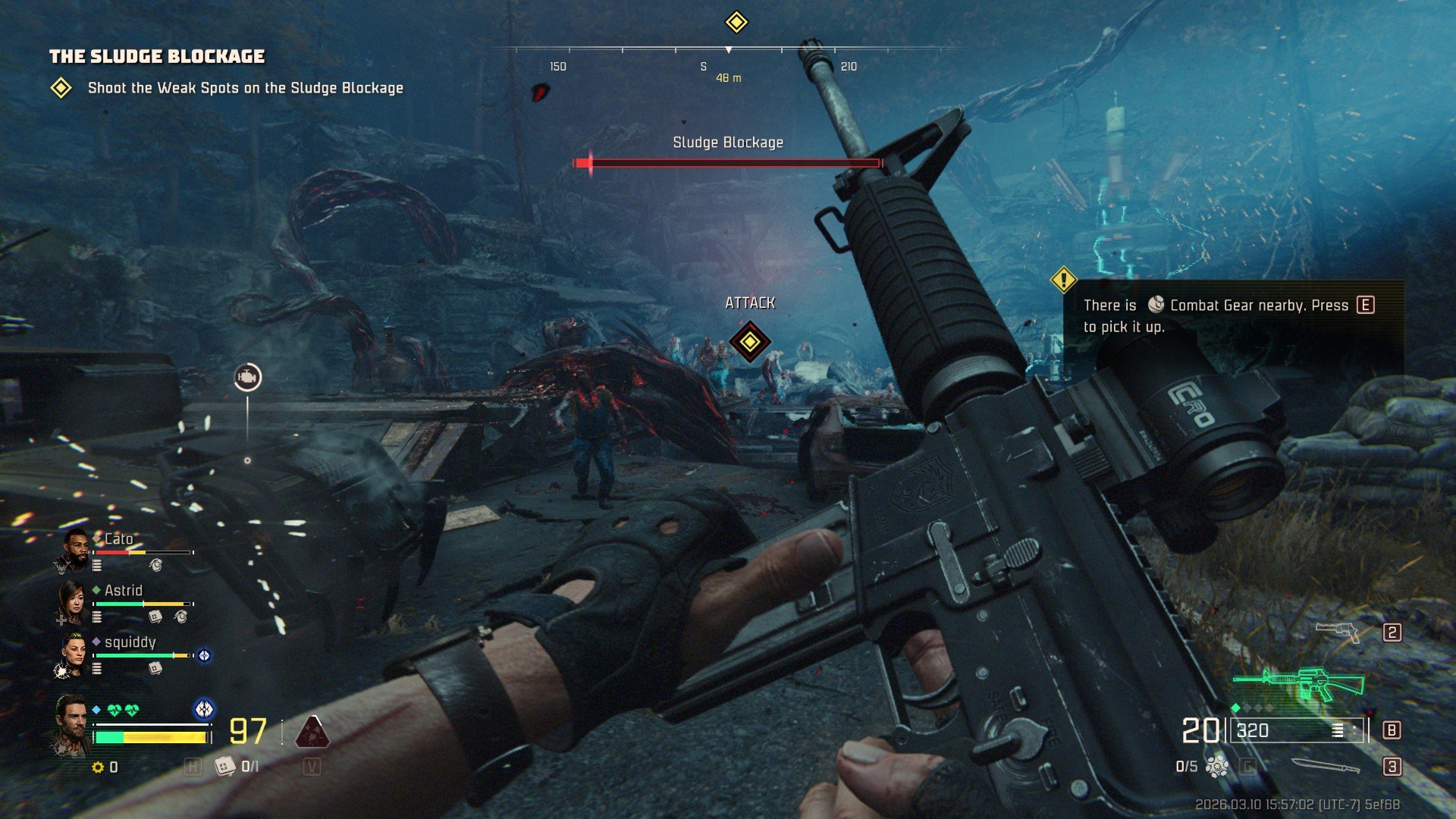Switch to the pistol sidearm slot
Viewport: 1456px width, 819px height.
[x=1338, y=632]
